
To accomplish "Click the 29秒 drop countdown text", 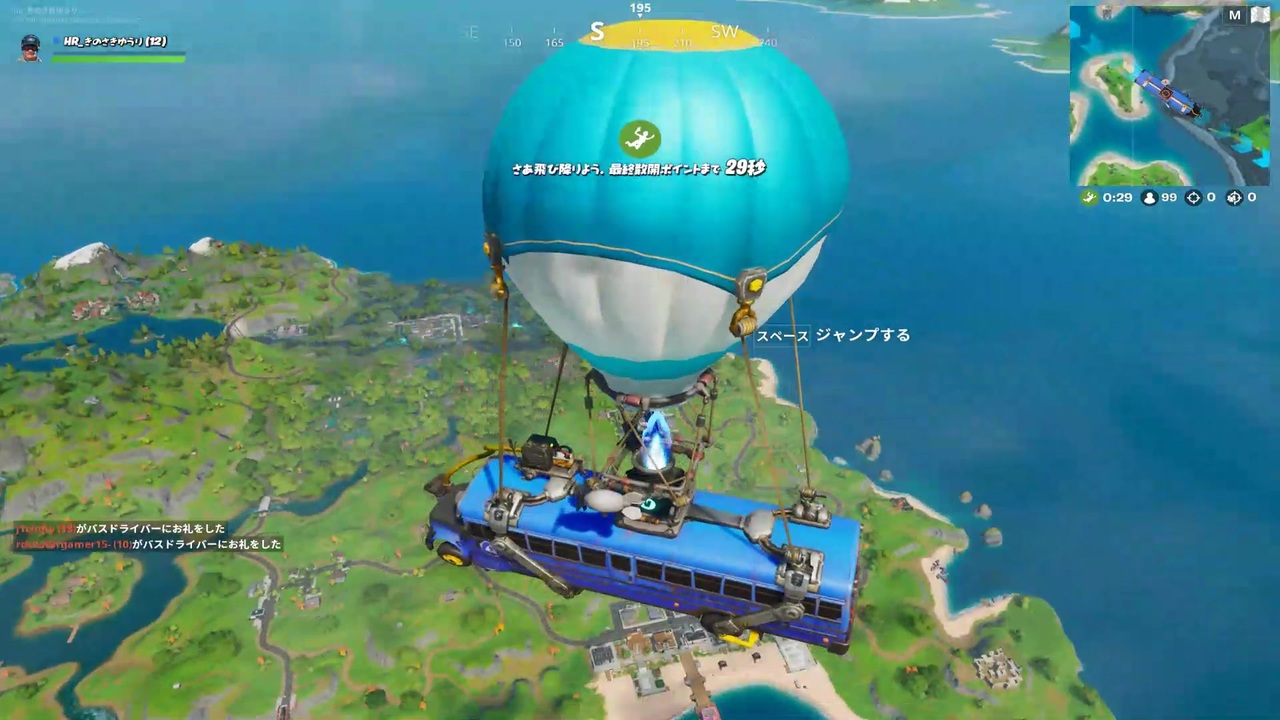I will coord(744,169).
